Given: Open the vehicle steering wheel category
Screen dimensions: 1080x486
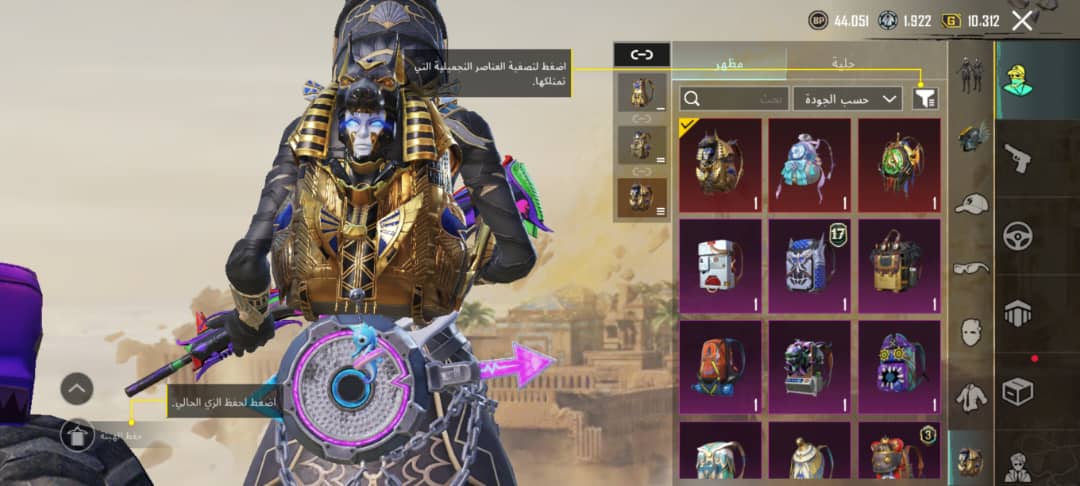Looking at the screenshot, I should tap(1017, 236).
